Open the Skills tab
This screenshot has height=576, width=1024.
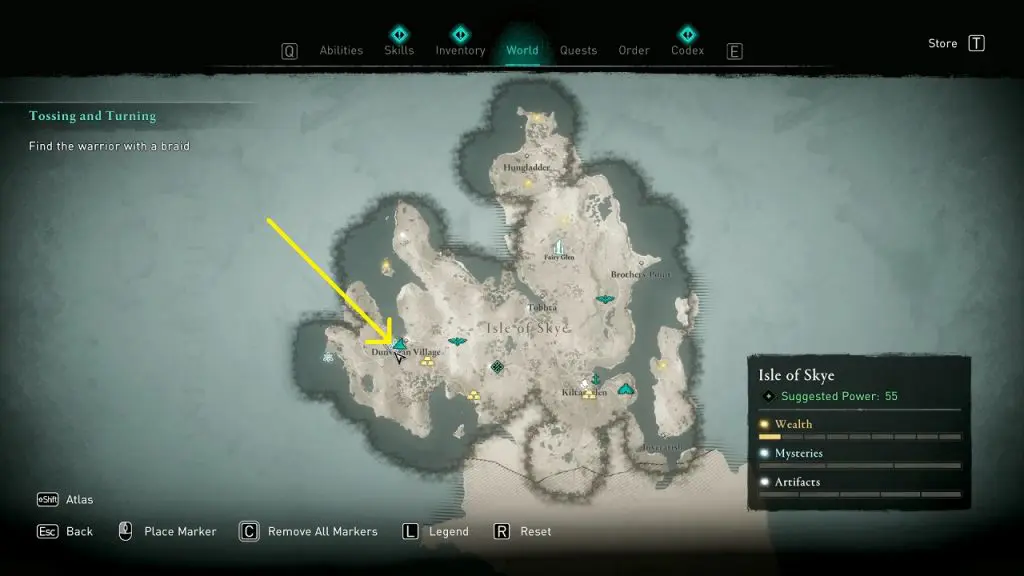(x=399, y=51)
